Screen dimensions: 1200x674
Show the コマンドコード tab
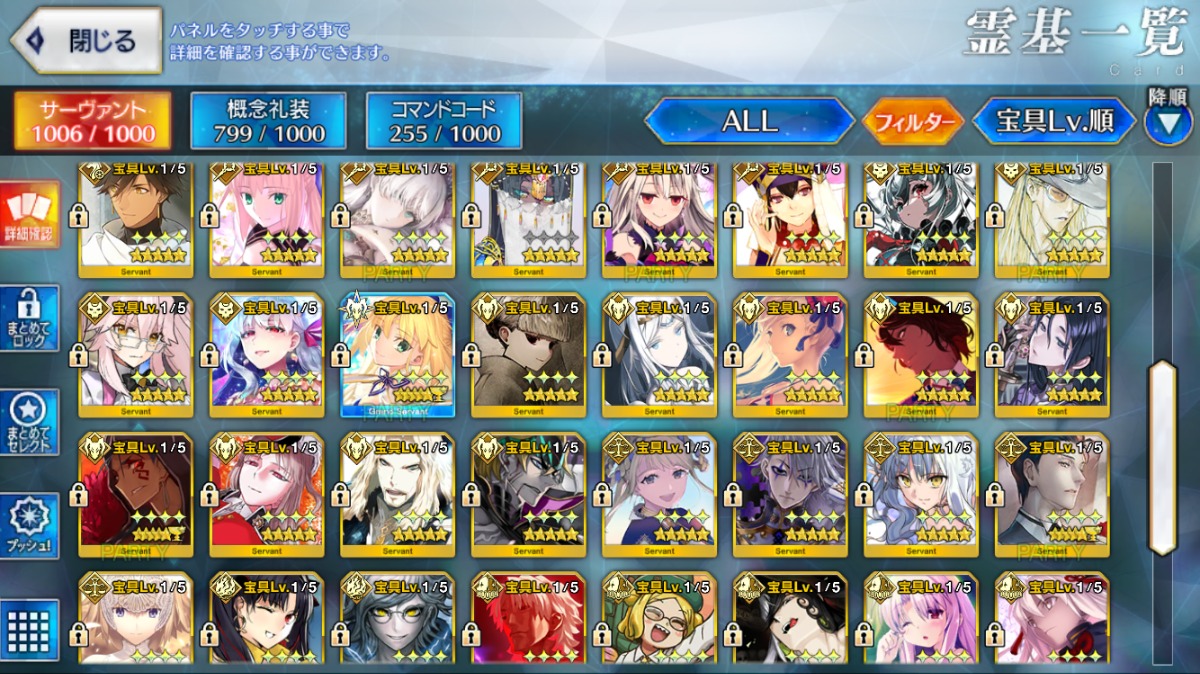(444, 121)
